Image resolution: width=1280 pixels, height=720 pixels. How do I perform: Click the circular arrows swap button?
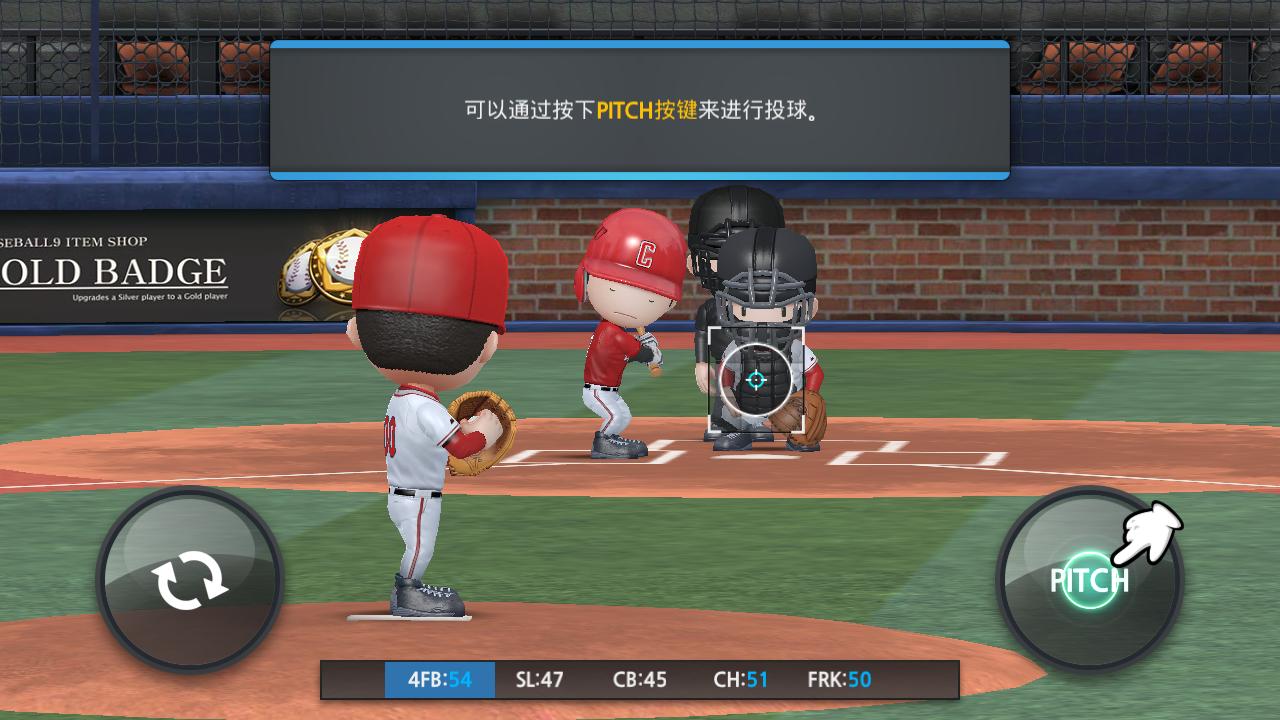pyautogui.click(x=189, y=581)
